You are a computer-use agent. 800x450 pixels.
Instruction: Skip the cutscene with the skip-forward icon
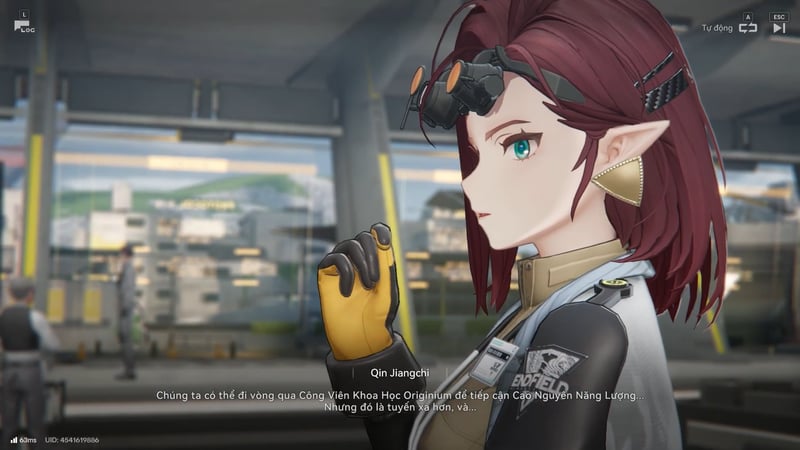pos(779,28)
